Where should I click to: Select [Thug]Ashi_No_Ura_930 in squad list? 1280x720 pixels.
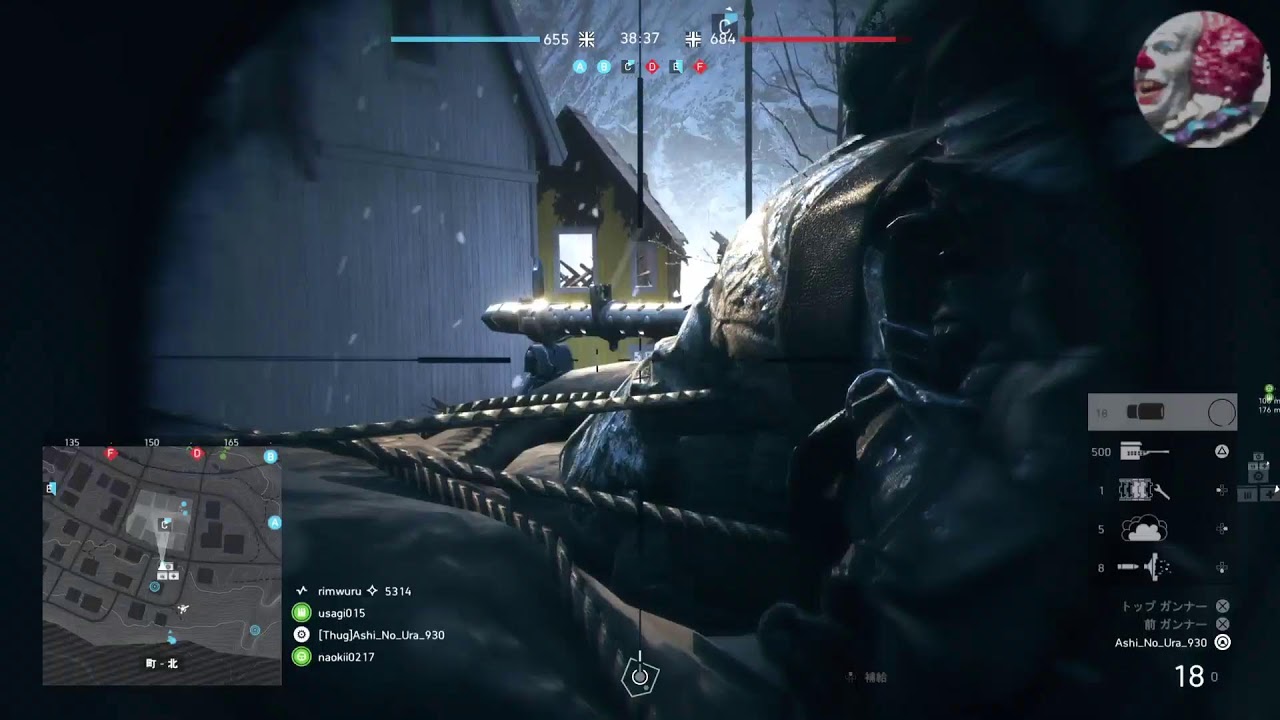click(x=381, y=635)
